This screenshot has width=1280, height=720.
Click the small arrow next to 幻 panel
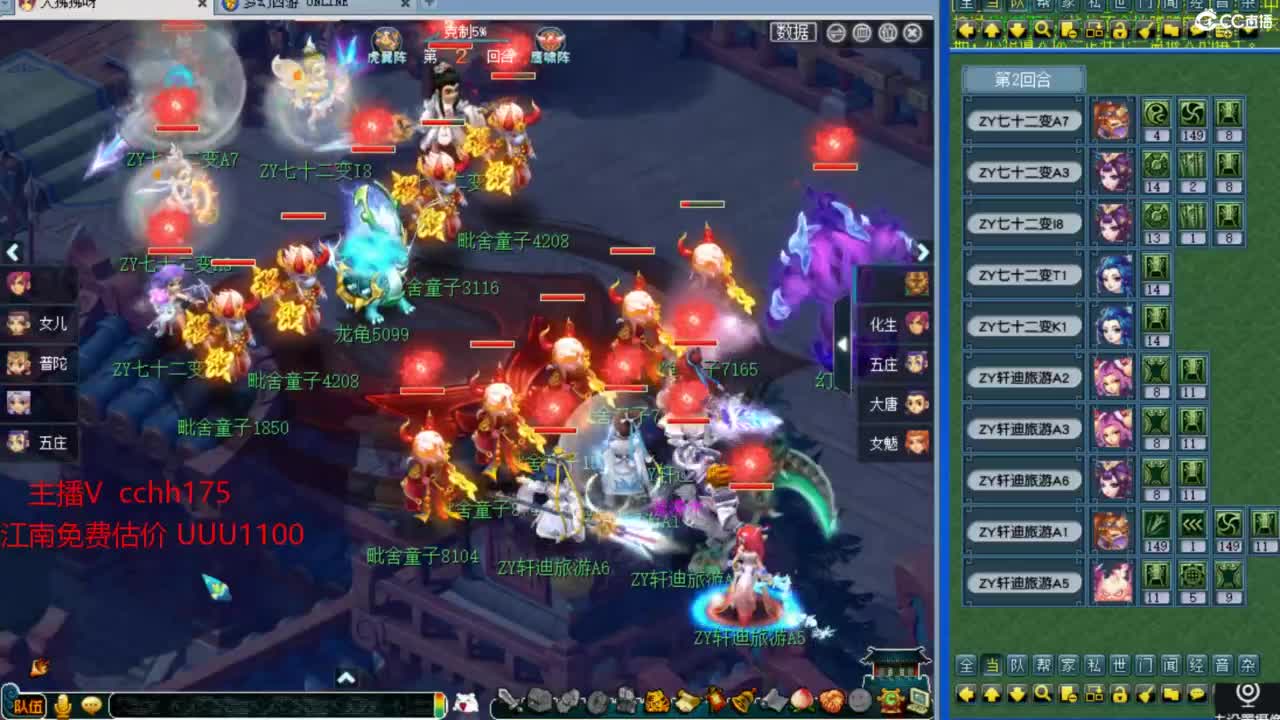845,345
